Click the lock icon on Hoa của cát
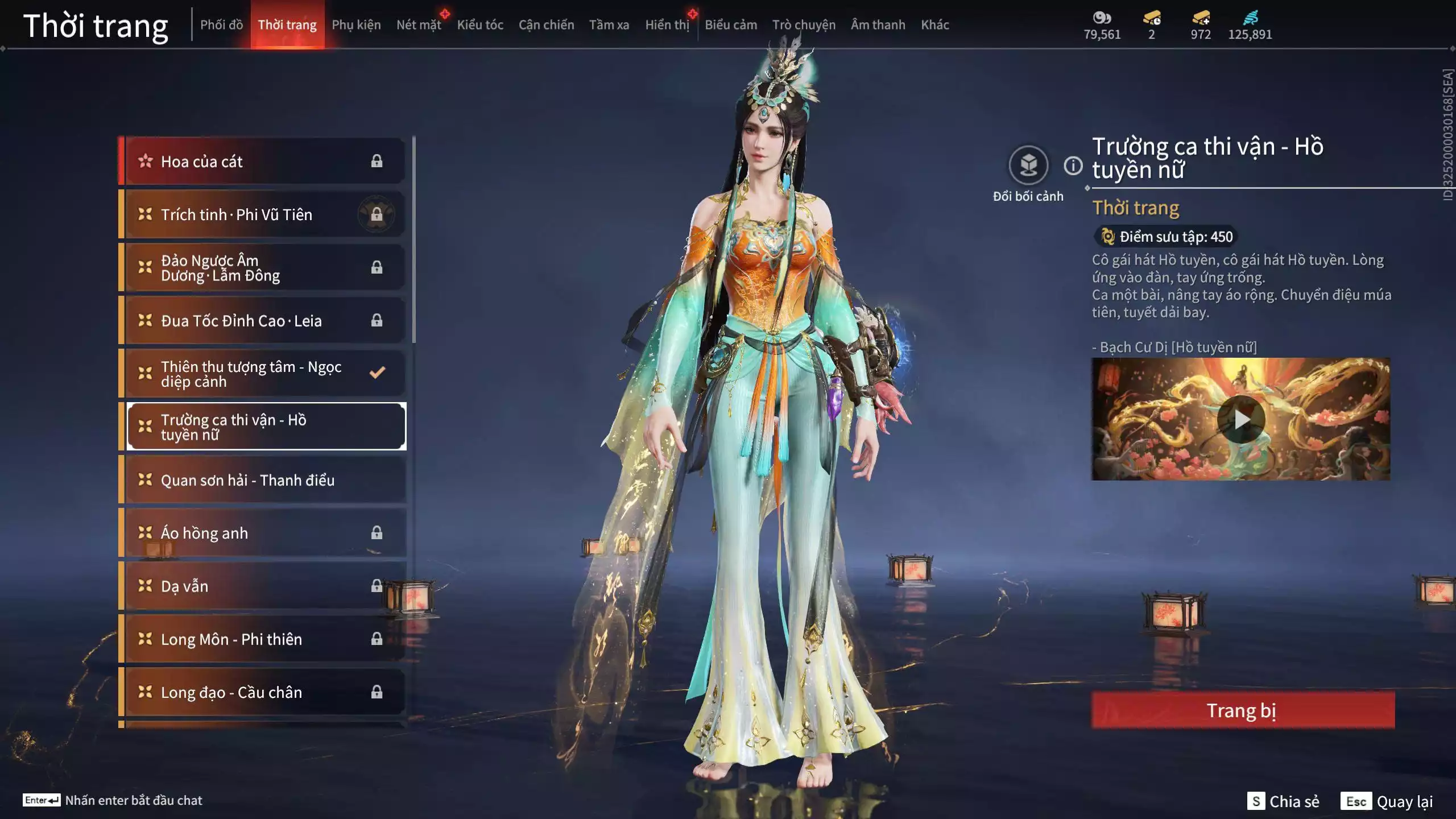This screenshot has height=819, width=1456. point(377,161)
